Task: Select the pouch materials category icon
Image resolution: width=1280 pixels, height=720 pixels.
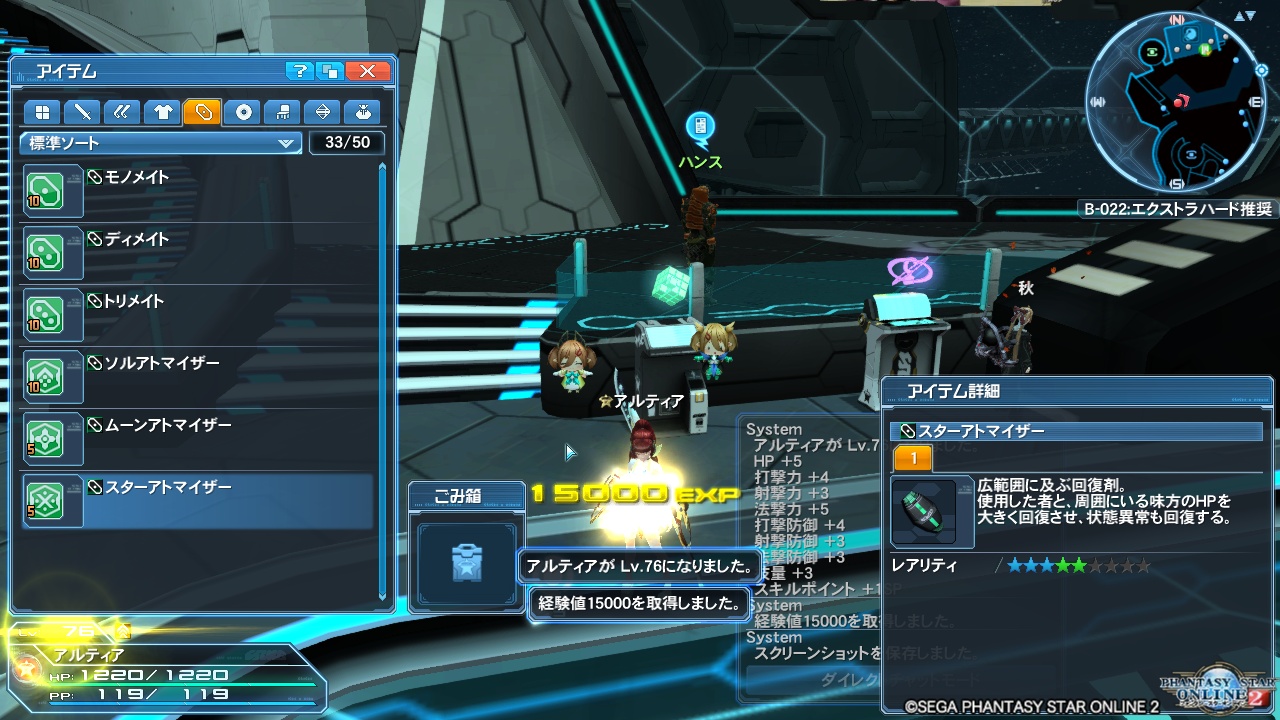Action: point(364,112)
